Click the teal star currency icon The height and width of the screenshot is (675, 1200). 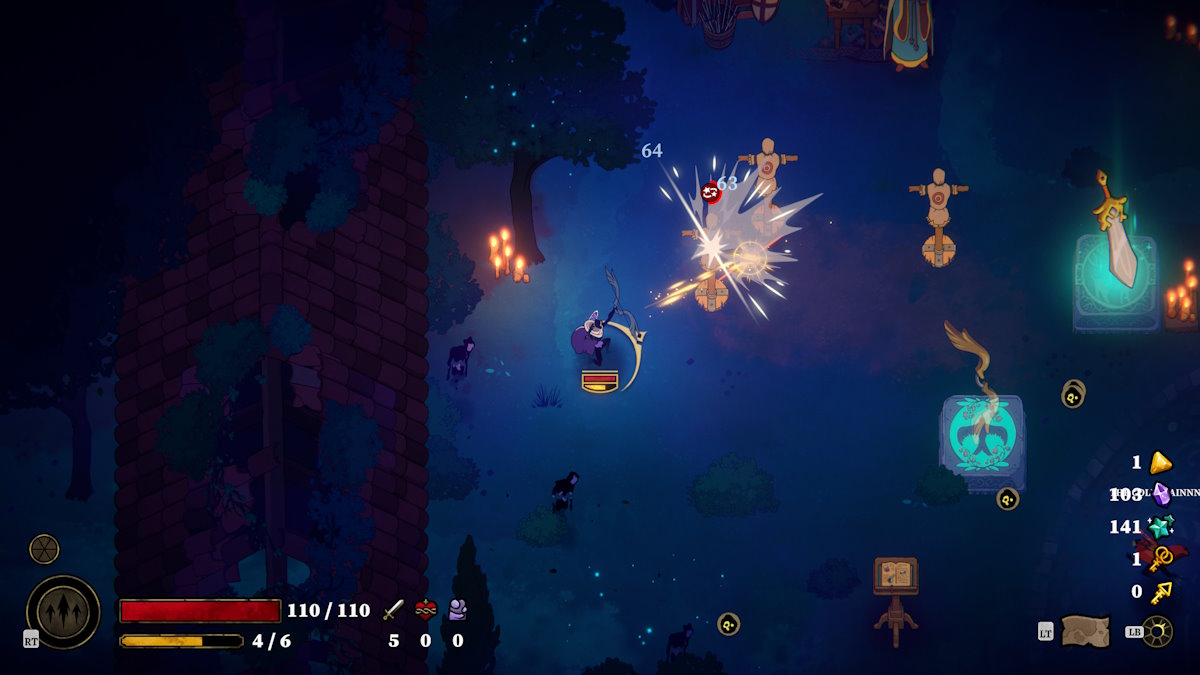pos(1161,527)
